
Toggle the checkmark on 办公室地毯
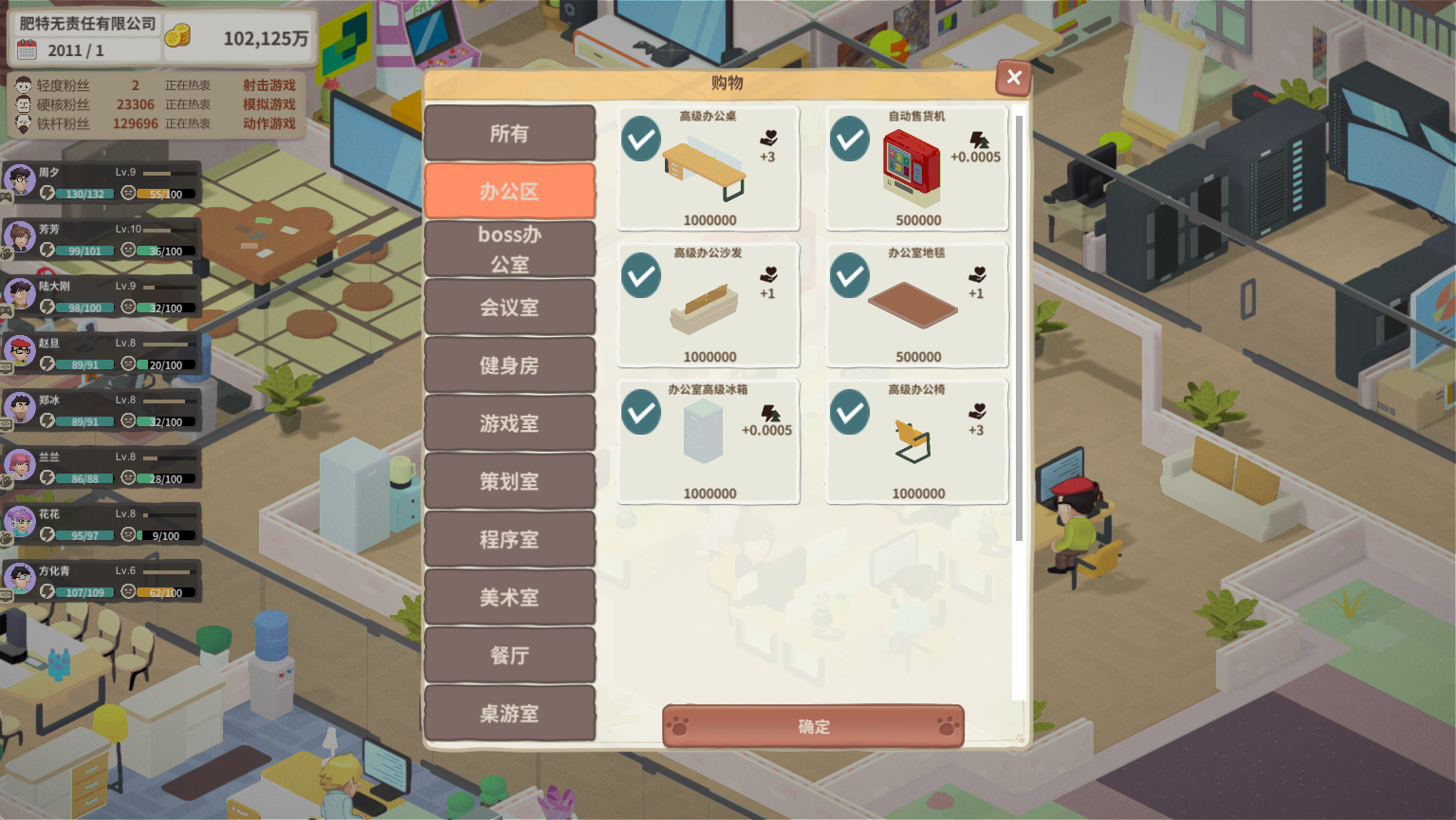point(848,275)
